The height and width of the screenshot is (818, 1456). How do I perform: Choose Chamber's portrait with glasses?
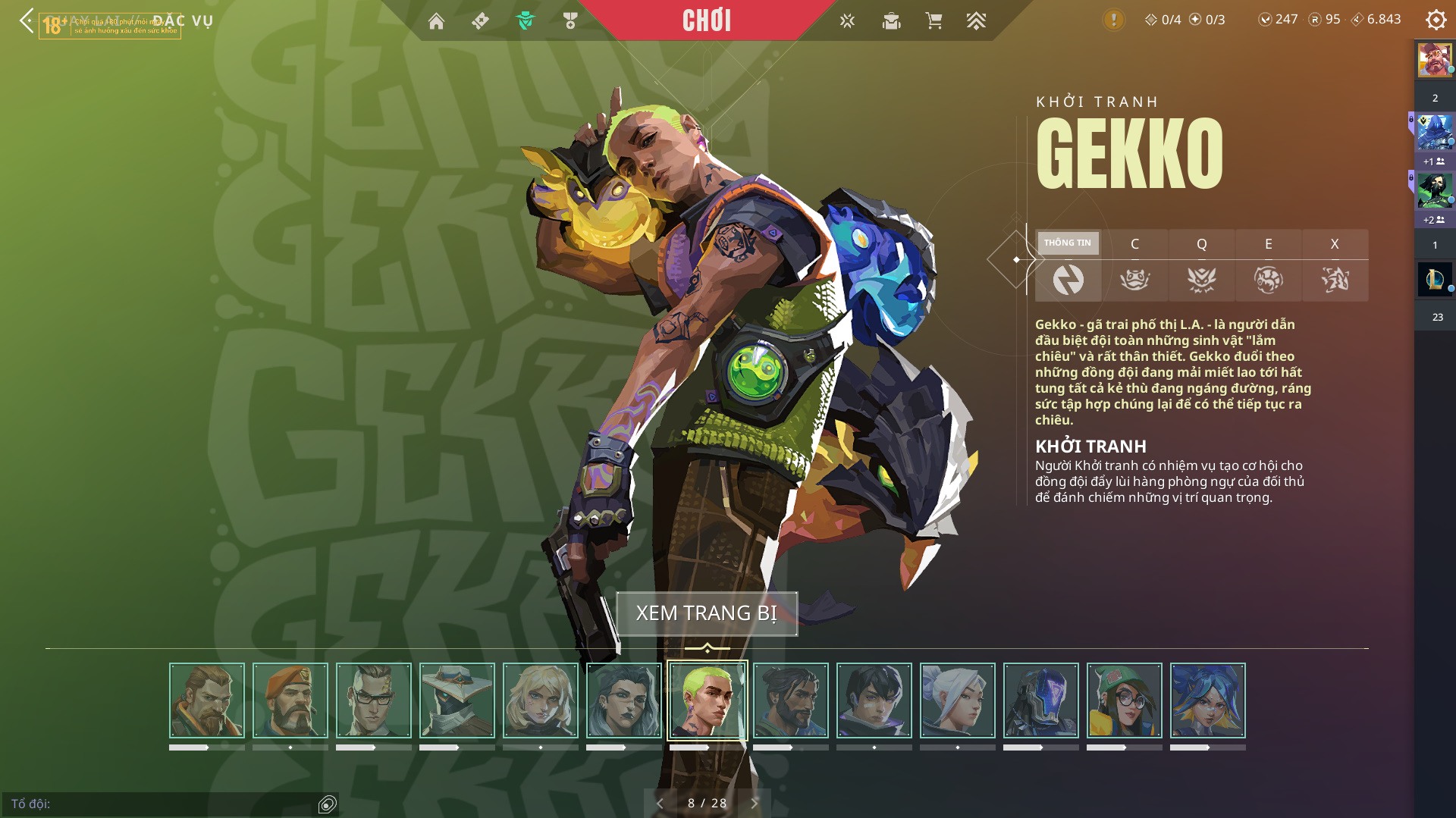tap(374, 700)
